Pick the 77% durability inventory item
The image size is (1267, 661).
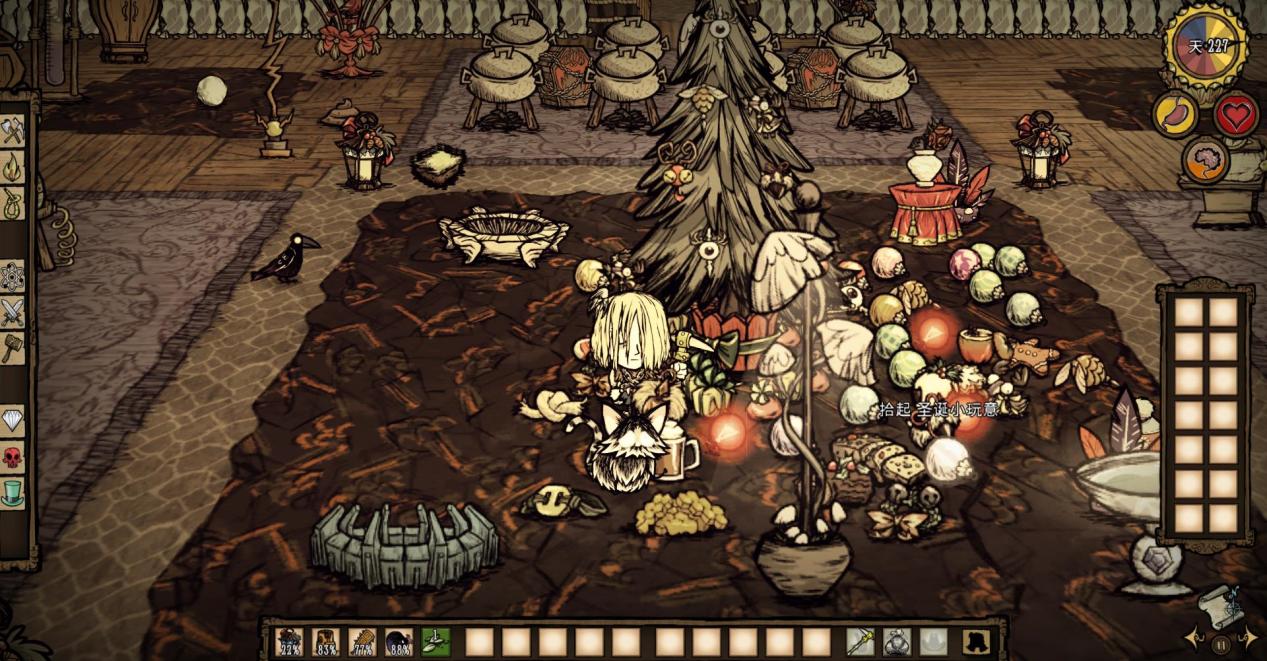coord(363,642)
